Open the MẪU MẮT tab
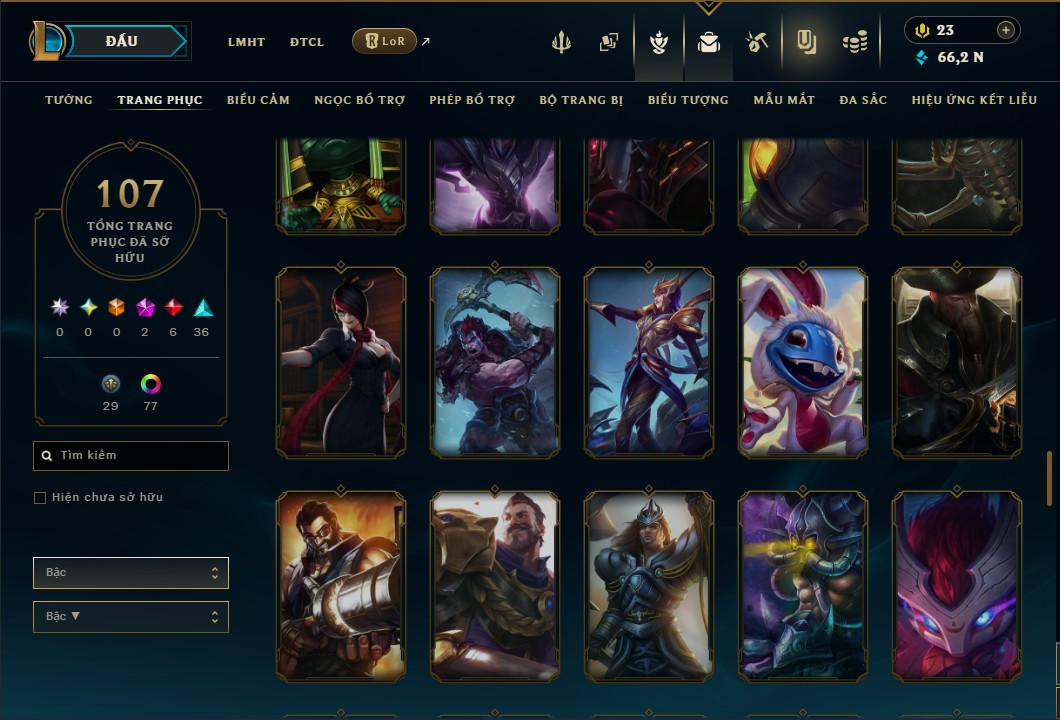This screenshot has width=1060, height=720. tap(784, 100)
